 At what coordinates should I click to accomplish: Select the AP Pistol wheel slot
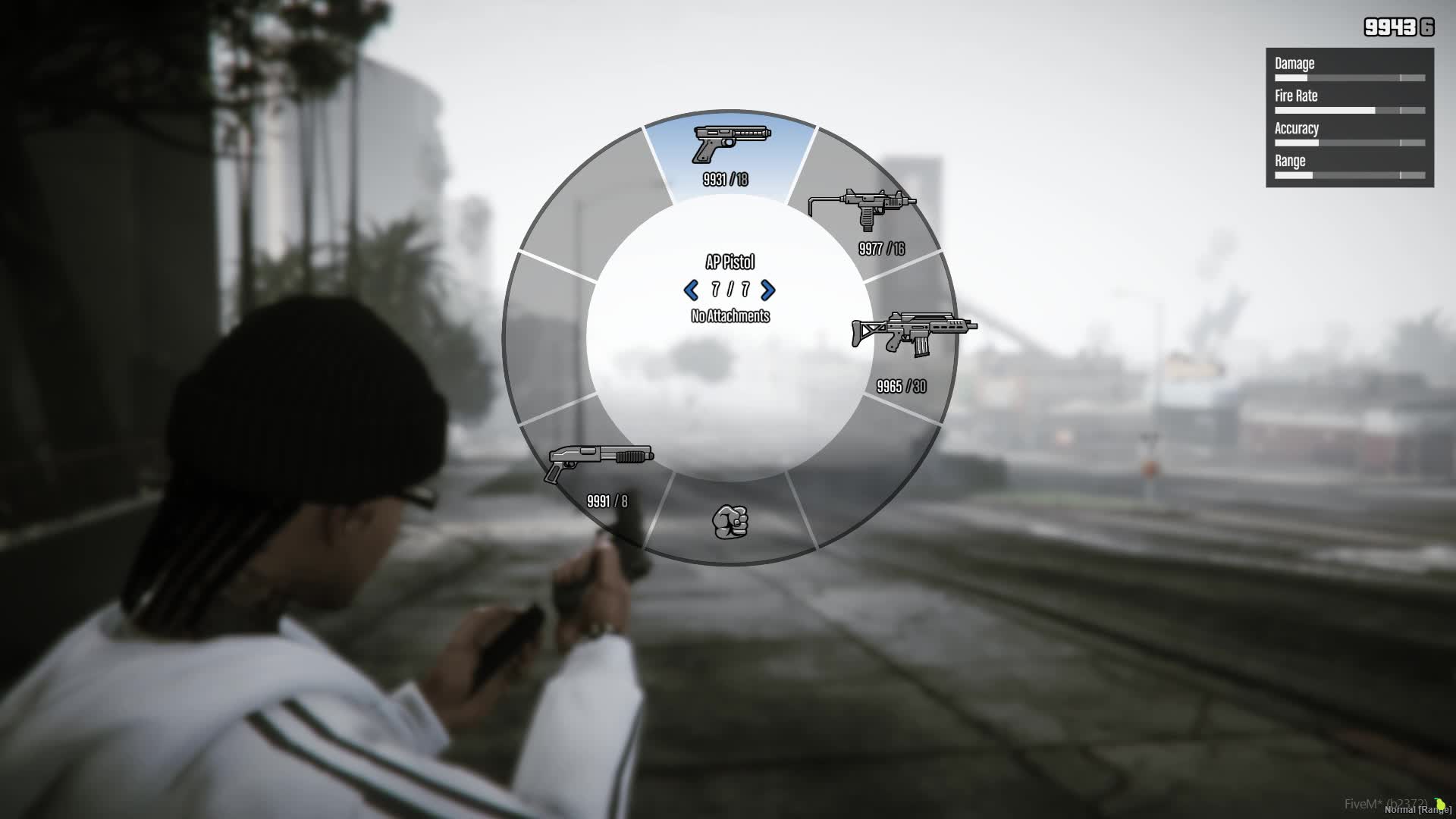pyautogui.click(x=730, y=155)
